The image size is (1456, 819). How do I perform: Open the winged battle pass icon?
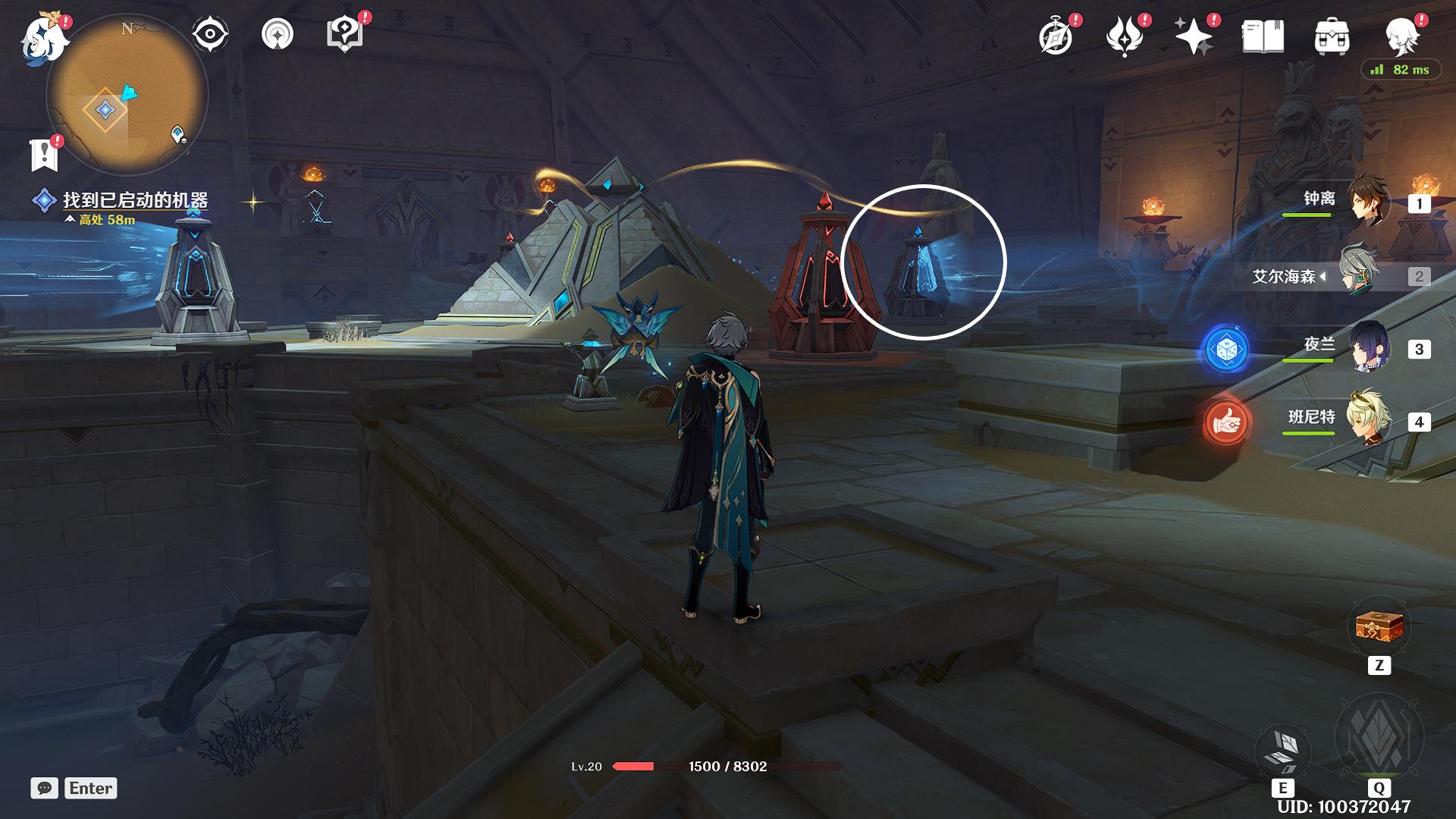click(x=1125, y=36)
